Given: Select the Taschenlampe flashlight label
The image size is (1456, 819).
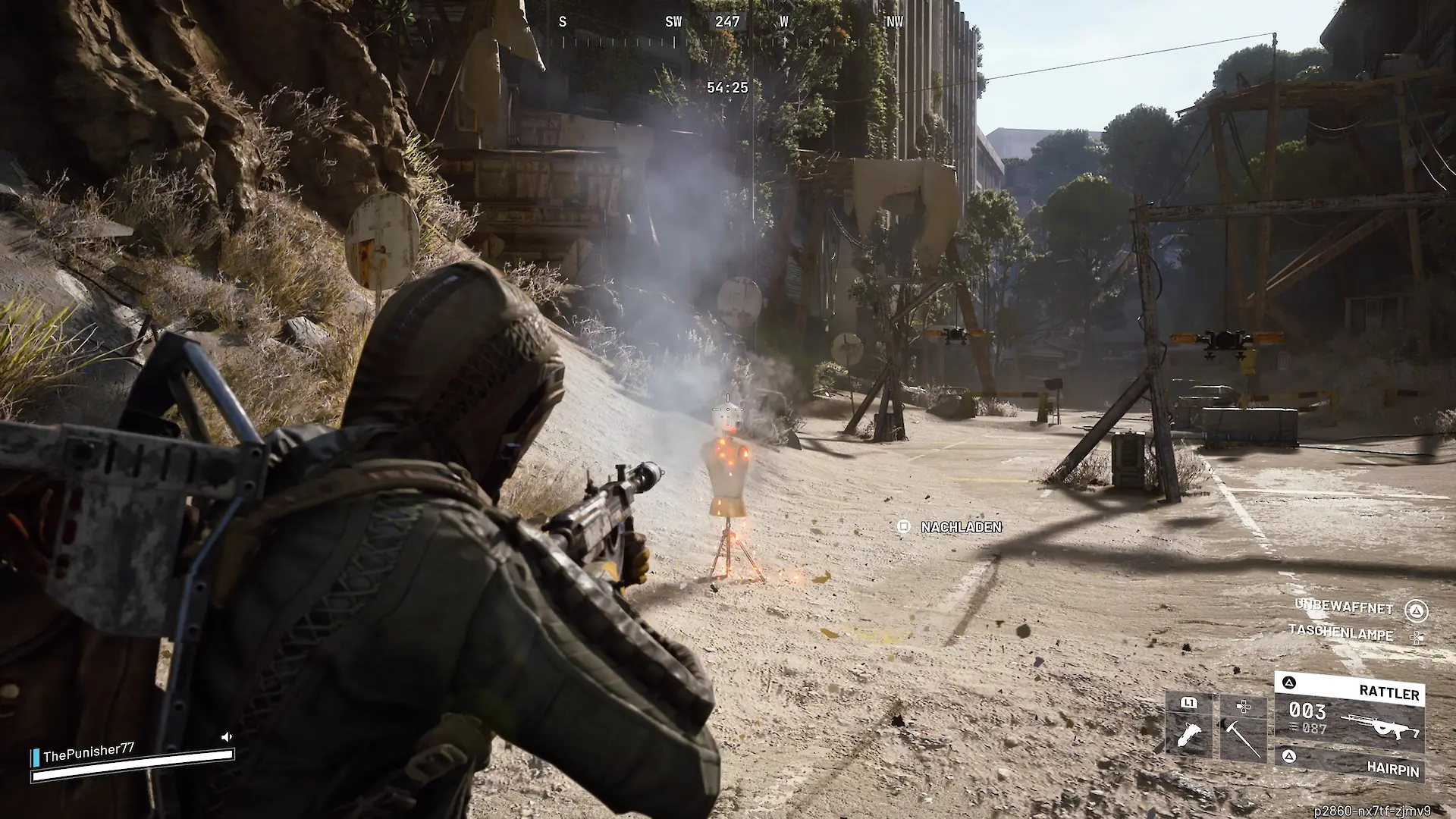Looking at the screenshot, I should point(1341,633).
